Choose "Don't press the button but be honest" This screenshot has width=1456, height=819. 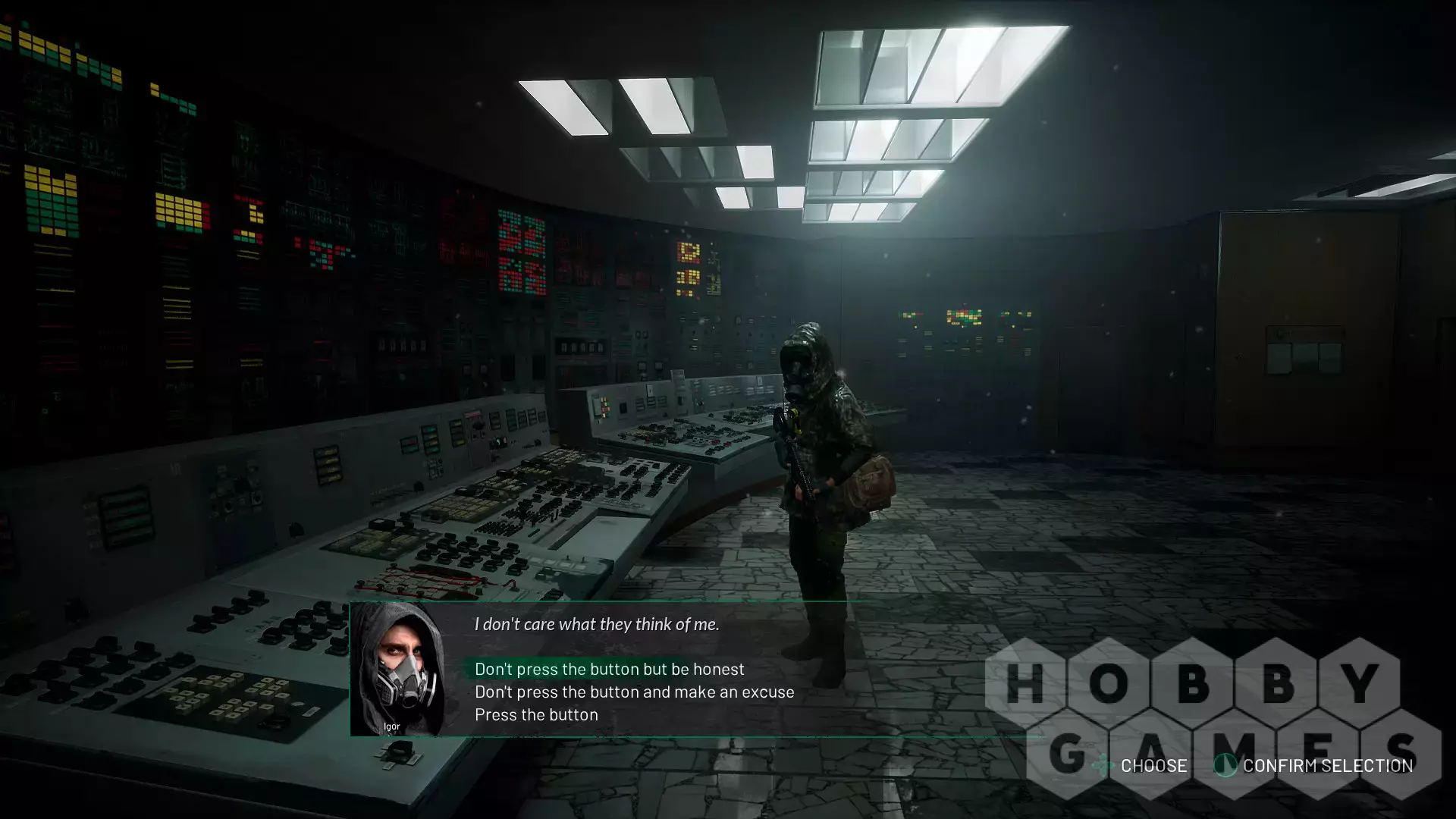pos(609,669)
